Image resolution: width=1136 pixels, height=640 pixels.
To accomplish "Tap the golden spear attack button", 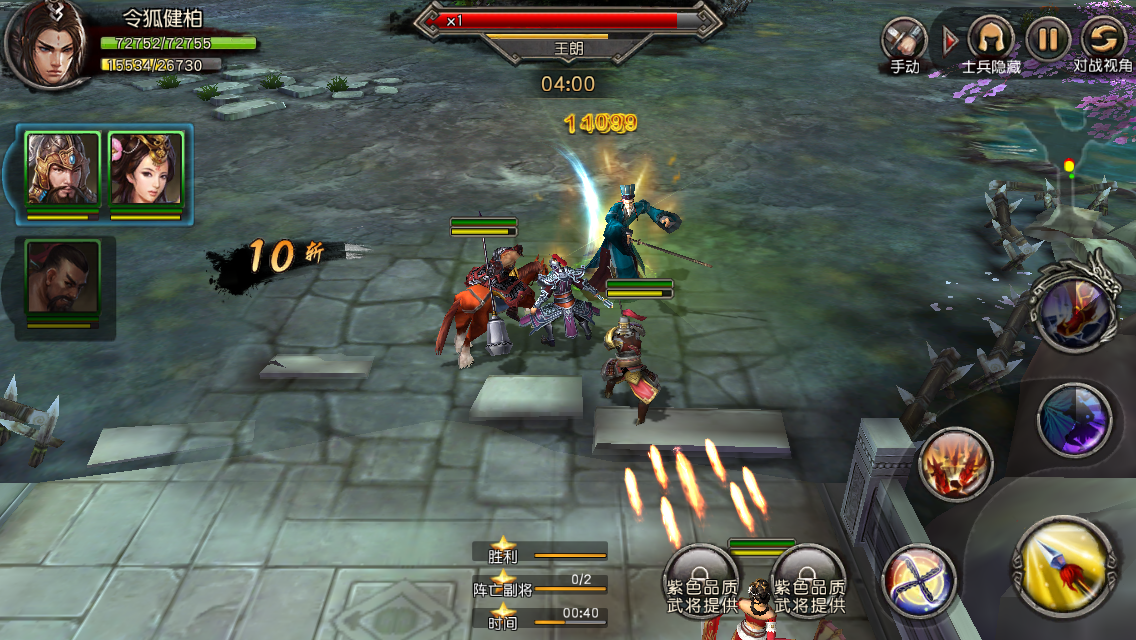I will pos(1064,567).
